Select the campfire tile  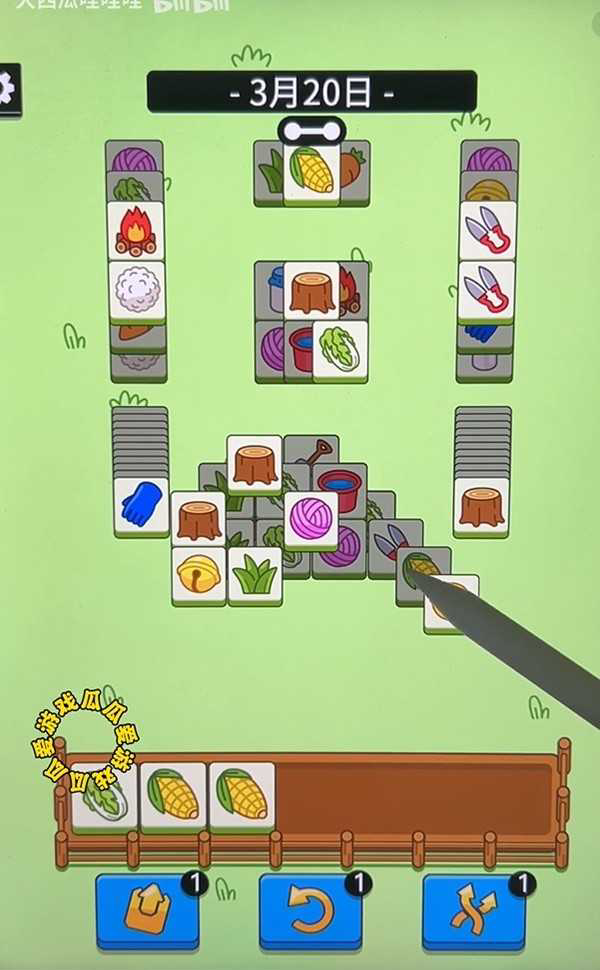[x=135, y=231]
